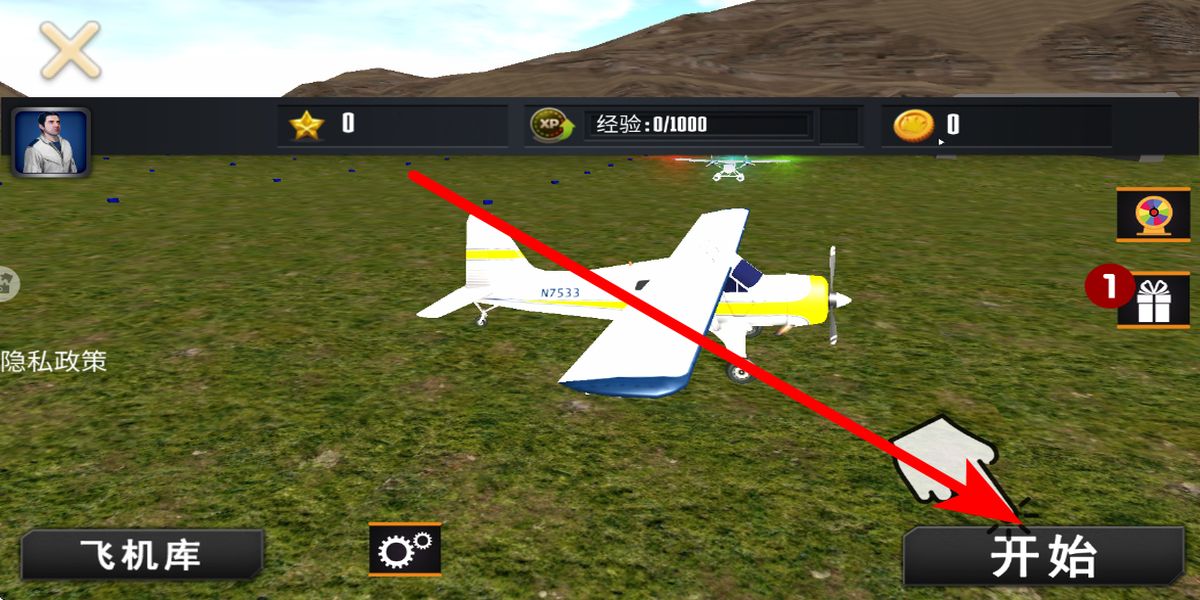Start the flight with 开始 button
The image size is (1200, 600).
pyautogui.click(x=1043, y=556)
